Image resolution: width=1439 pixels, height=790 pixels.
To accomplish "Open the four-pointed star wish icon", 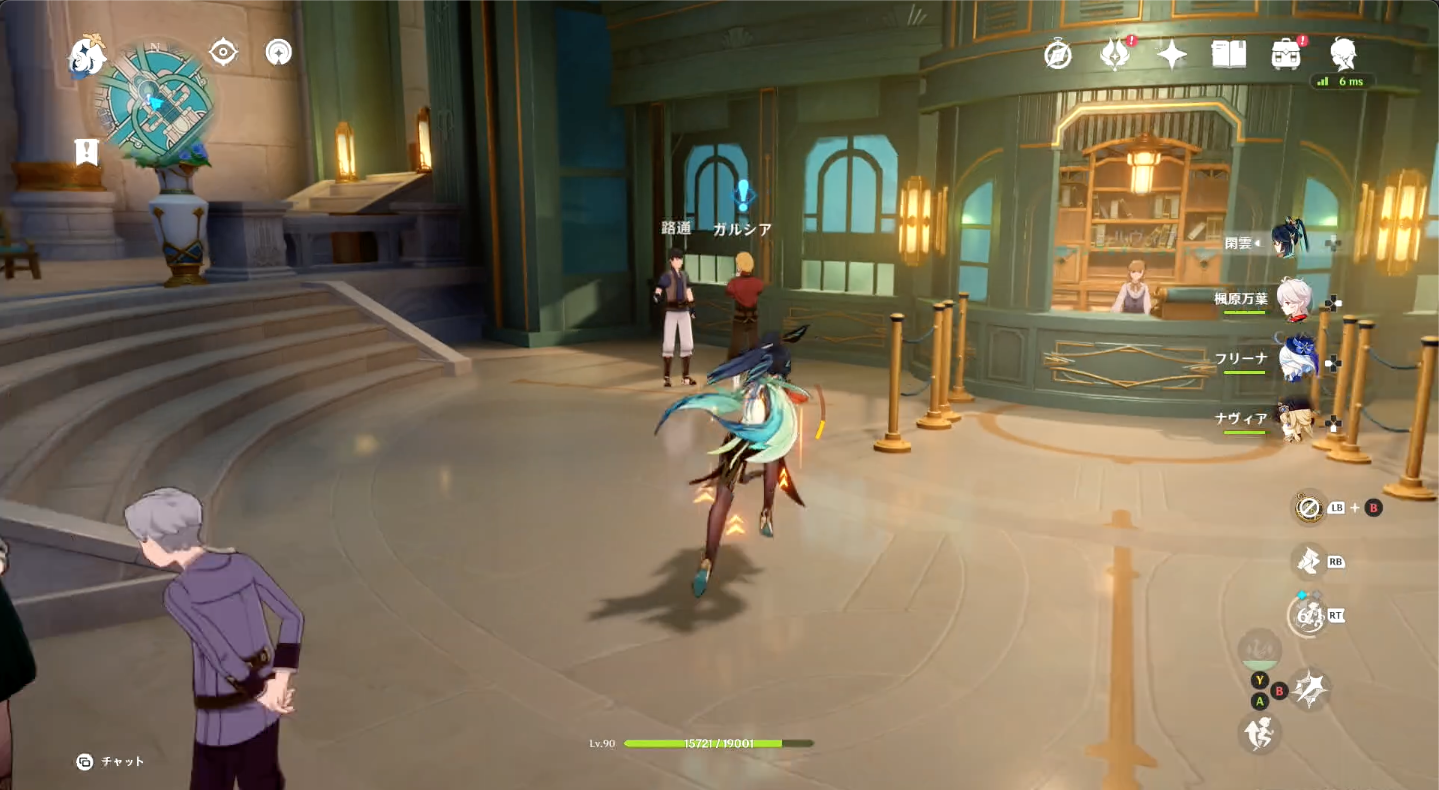I will pos(1171,54).
